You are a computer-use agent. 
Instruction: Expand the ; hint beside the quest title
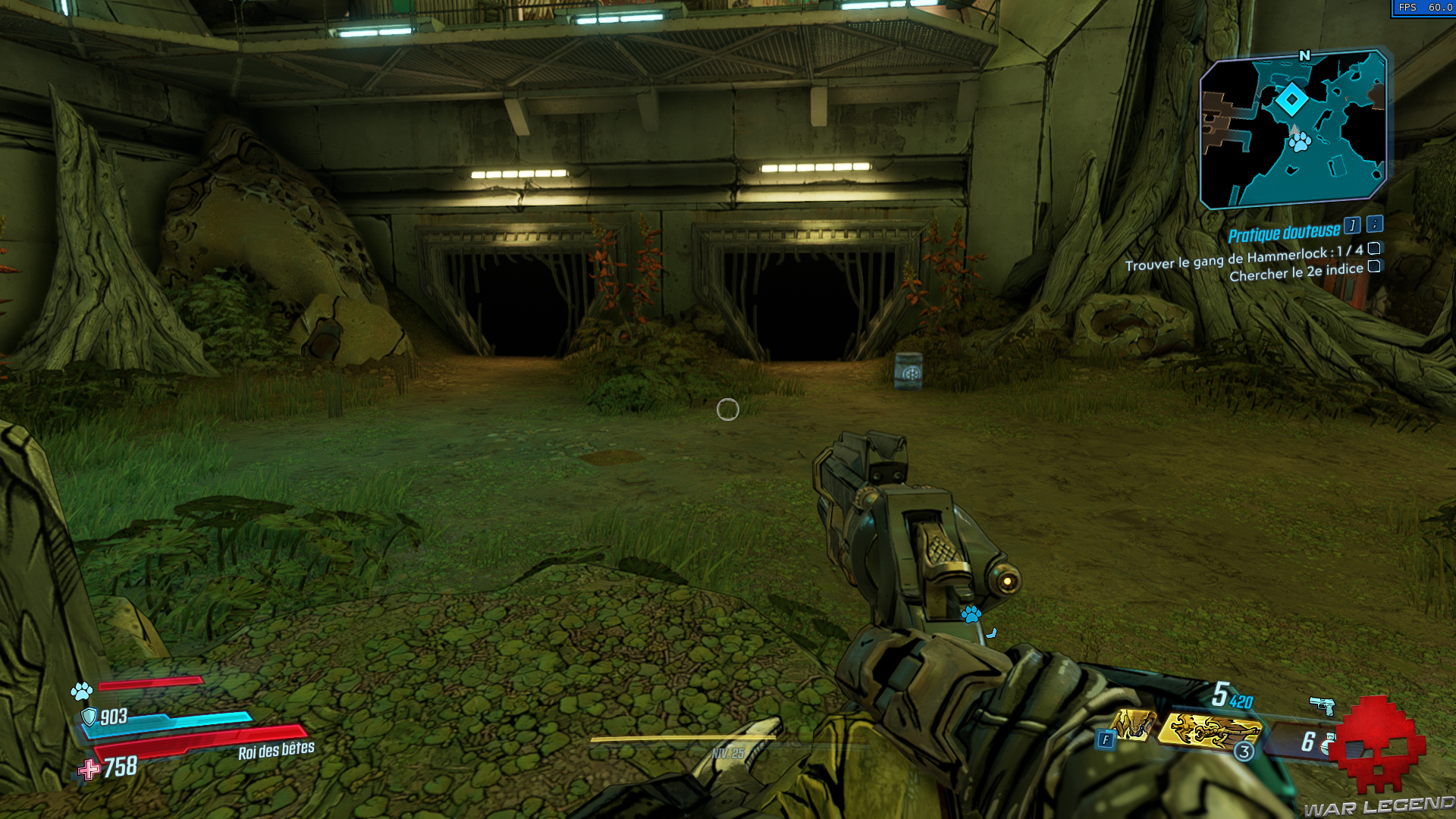pyautogui.click(x=1373, y=226)
